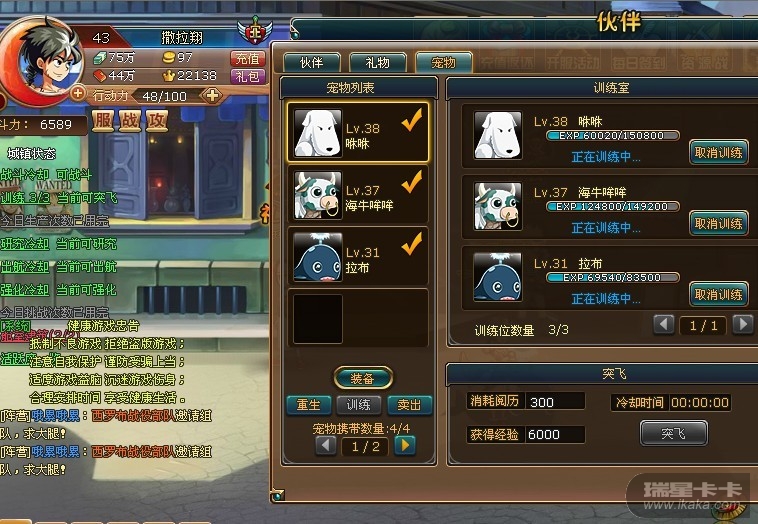Go to the next training room page
The width and height of the screenshot is (758, 524).
pyautogui.click(x=742, y=325)
